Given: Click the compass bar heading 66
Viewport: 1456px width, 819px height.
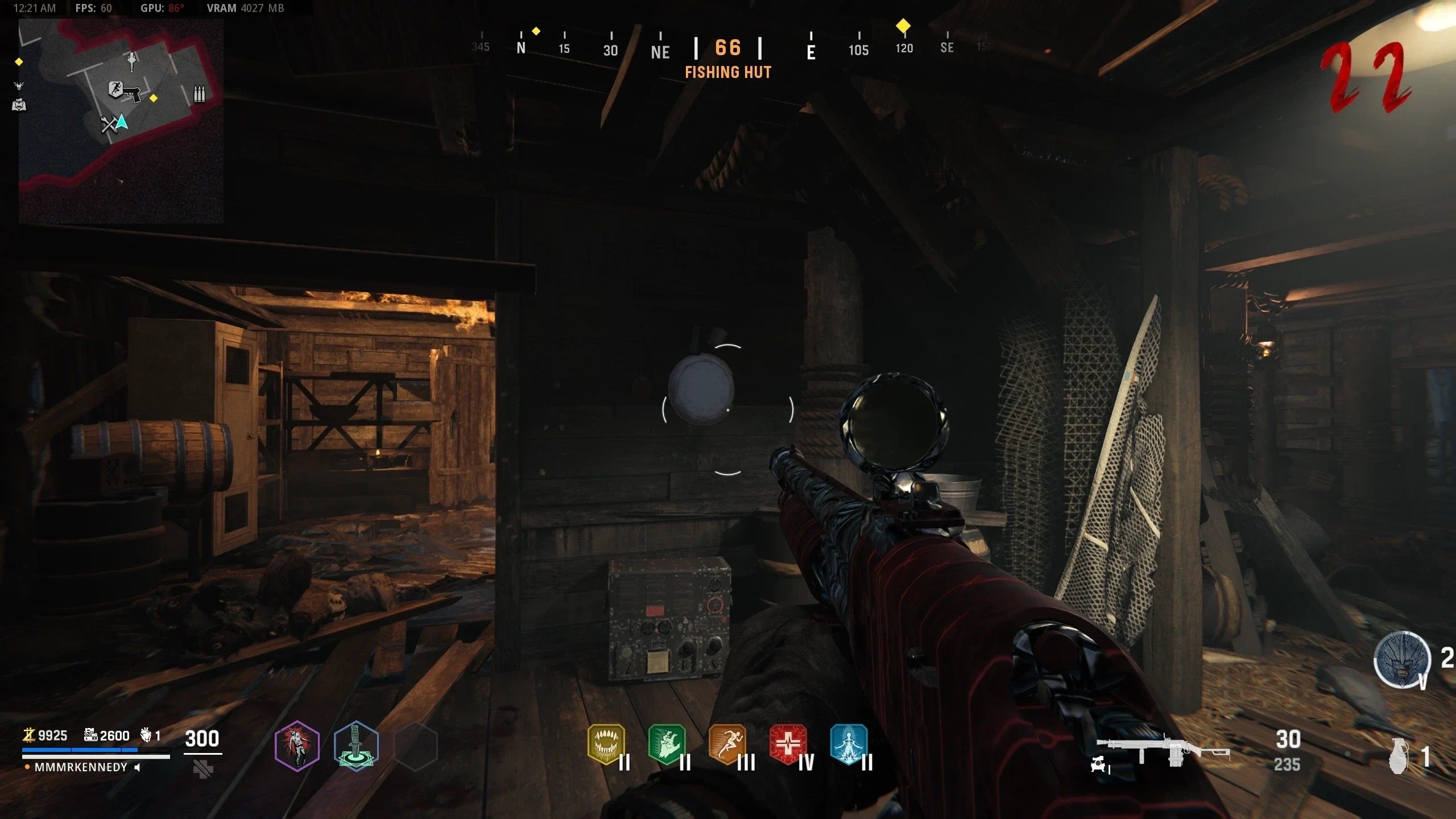Looking at the screenshot, I should (728, 48).
